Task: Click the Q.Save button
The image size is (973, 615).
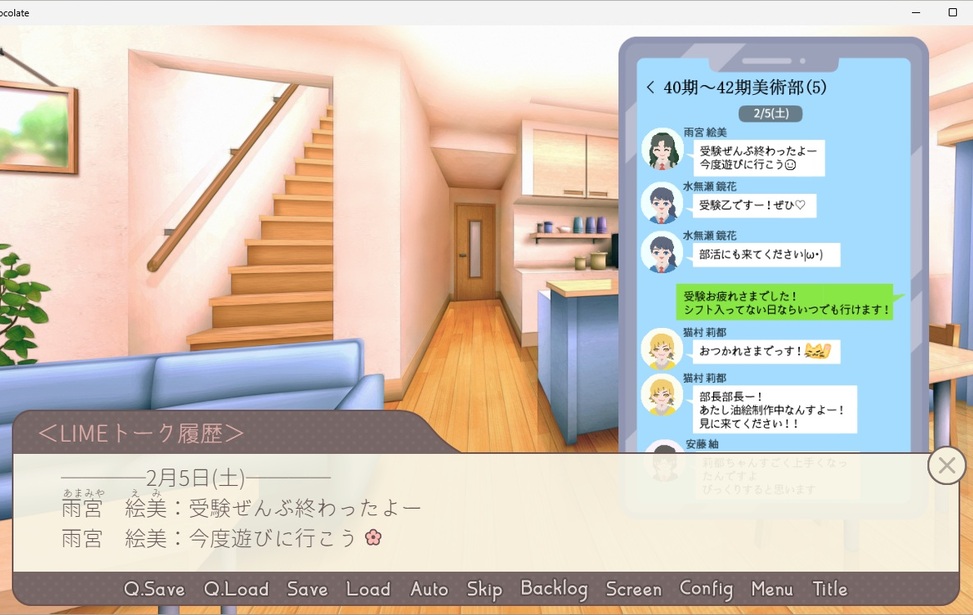Action: [154, 589]
